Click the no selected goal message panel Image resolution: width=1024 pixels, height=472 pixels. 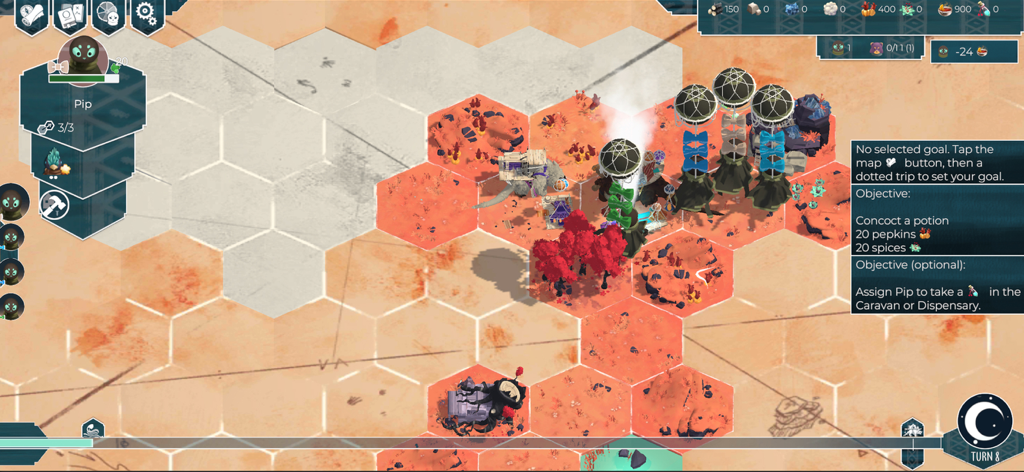[x=937, y=162]
